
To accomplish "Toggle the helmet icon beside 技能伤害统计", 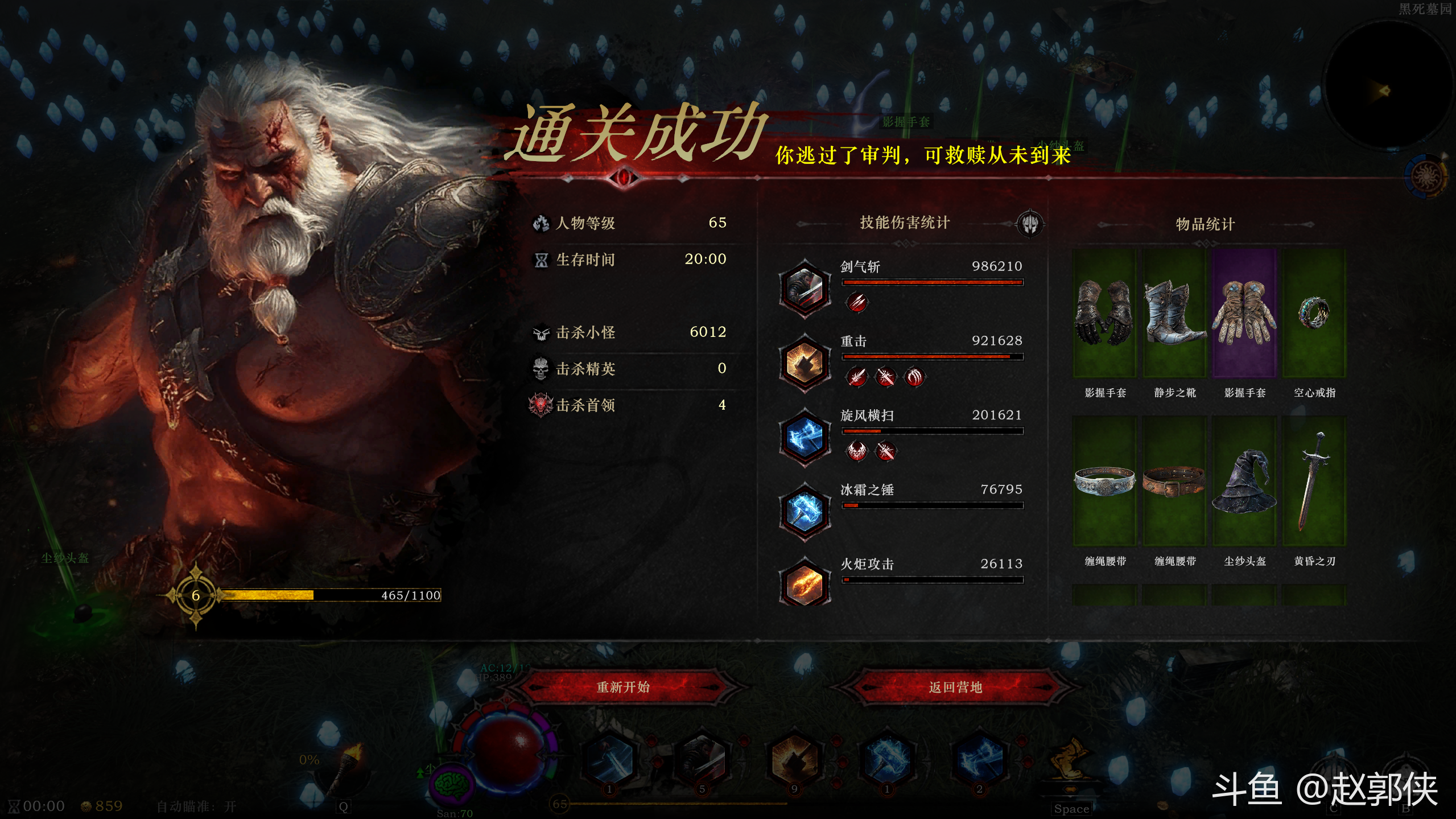I will [x=1030, y=223].
